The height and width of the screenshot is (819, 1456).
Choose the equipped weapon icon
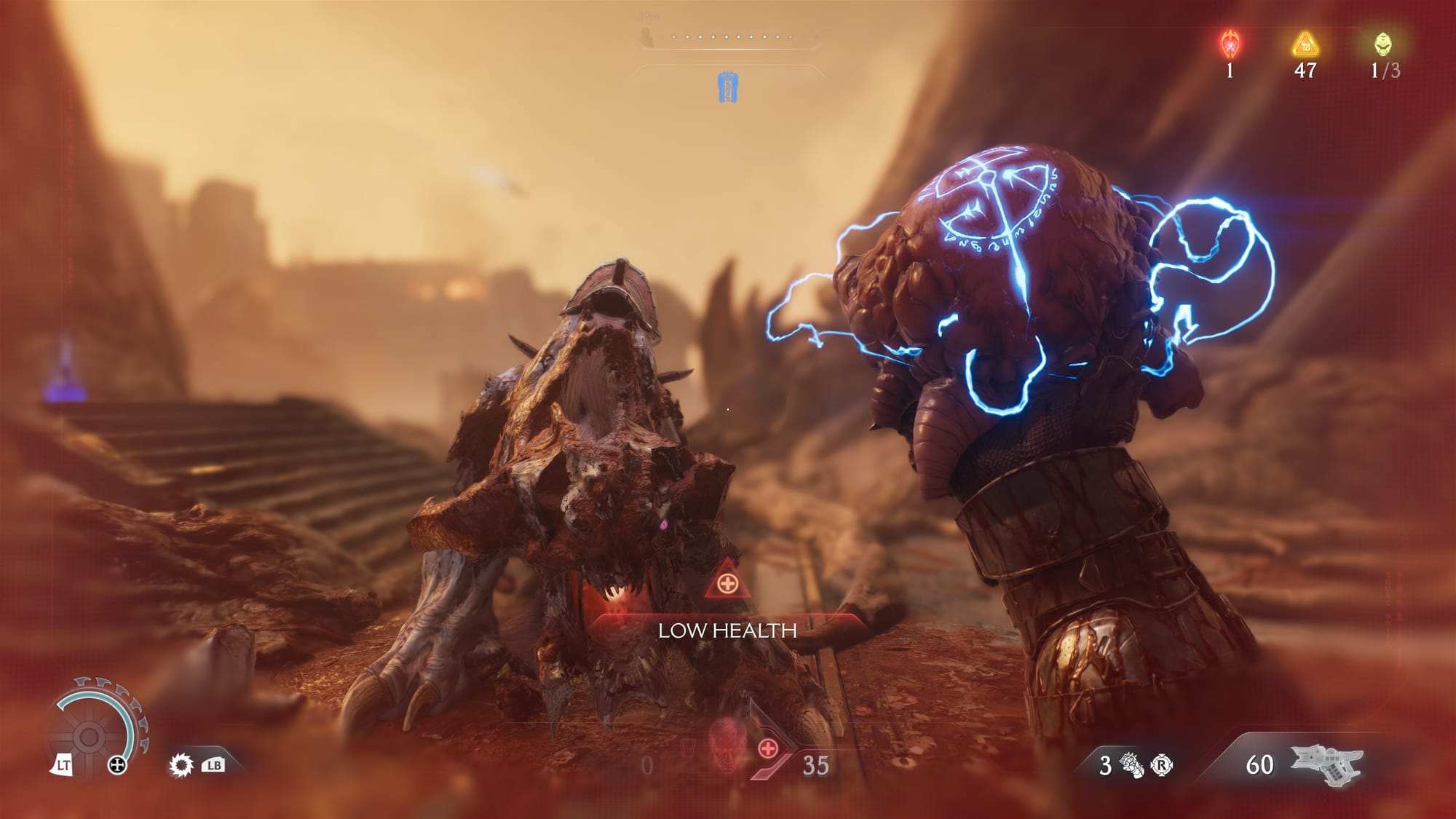coord(1326,765)
